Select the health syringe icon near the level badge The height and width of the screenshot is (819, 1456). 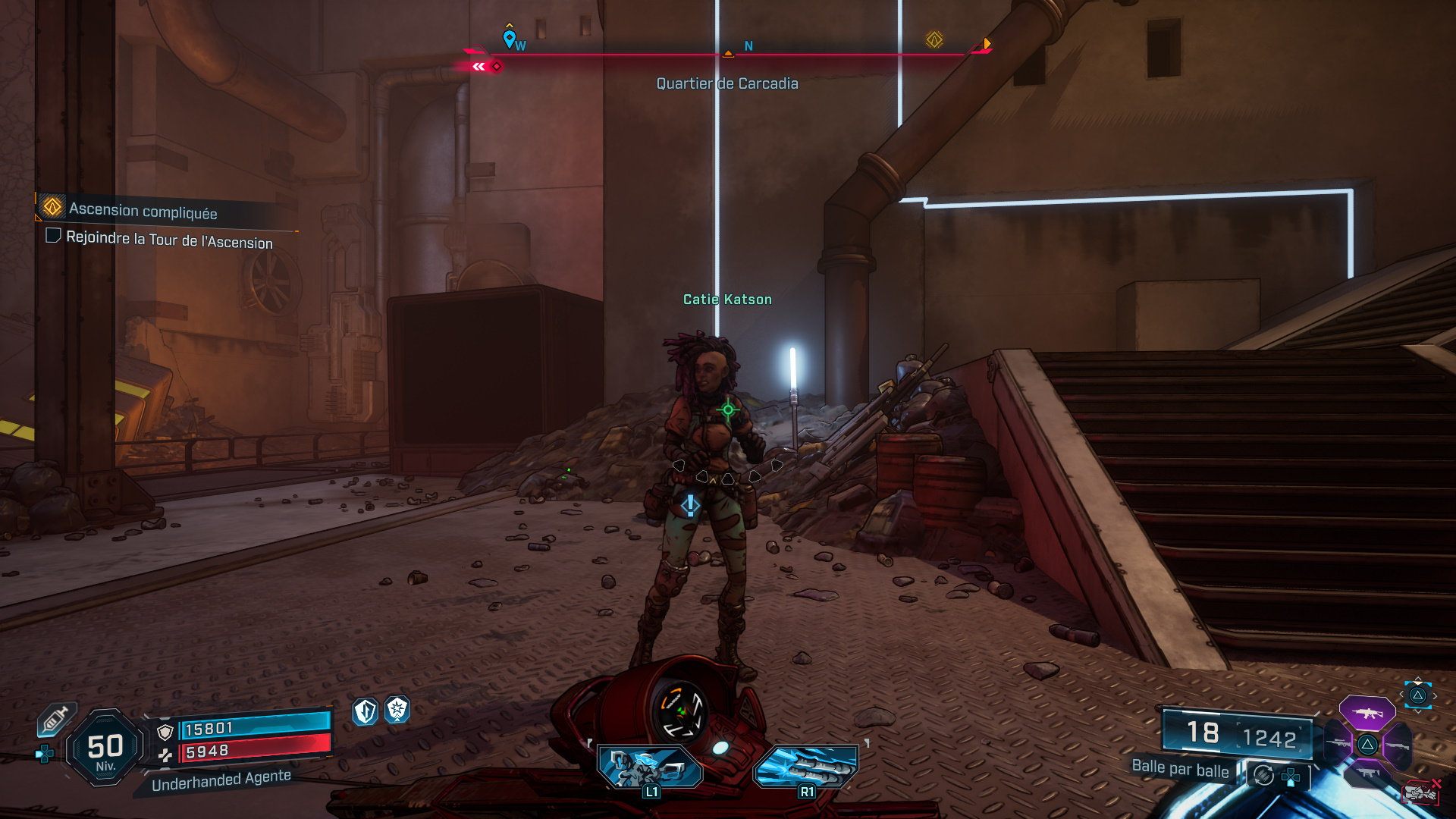tap(55, 720)
